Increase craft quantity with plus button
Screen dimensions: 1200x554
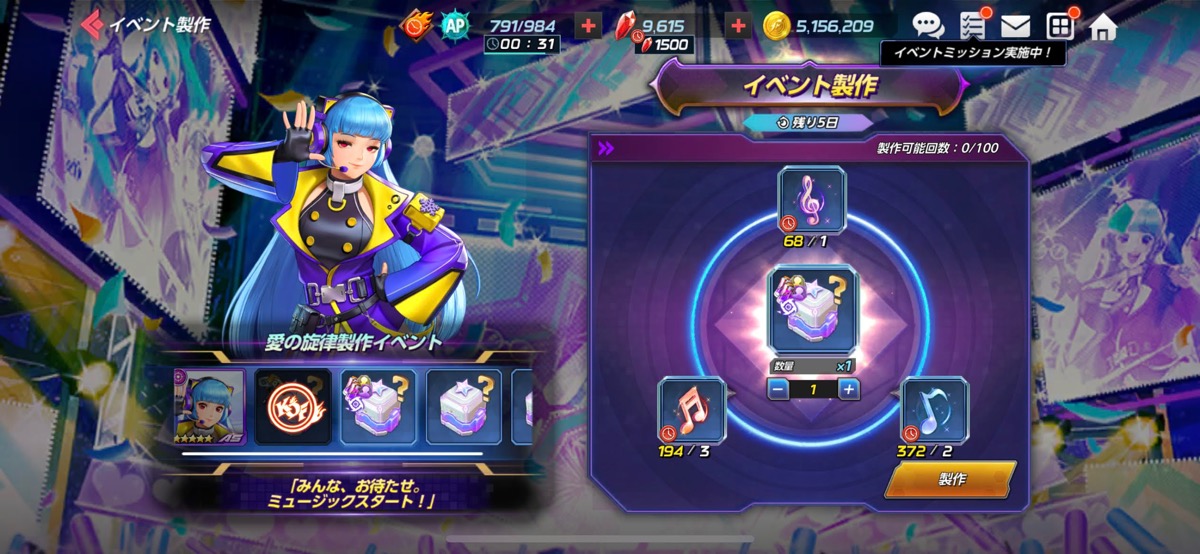[x=848, y=389]
